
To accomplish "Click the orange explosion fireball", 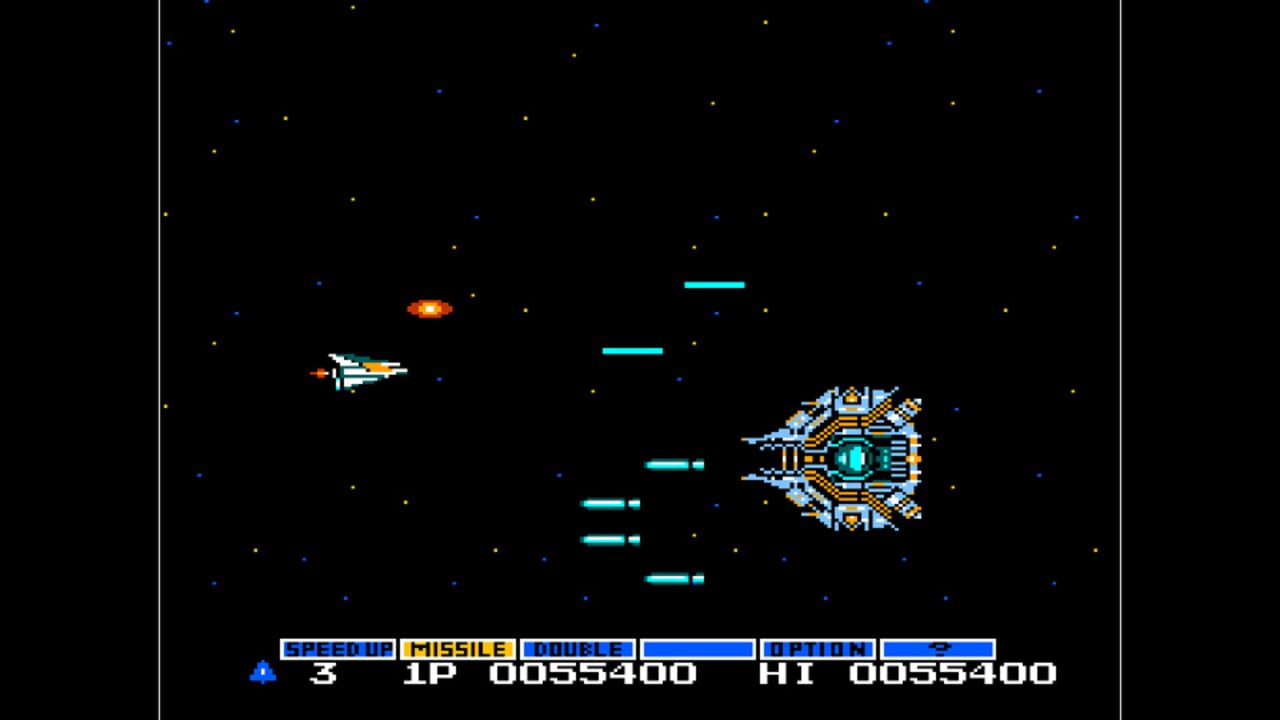I will pos(428,307).
